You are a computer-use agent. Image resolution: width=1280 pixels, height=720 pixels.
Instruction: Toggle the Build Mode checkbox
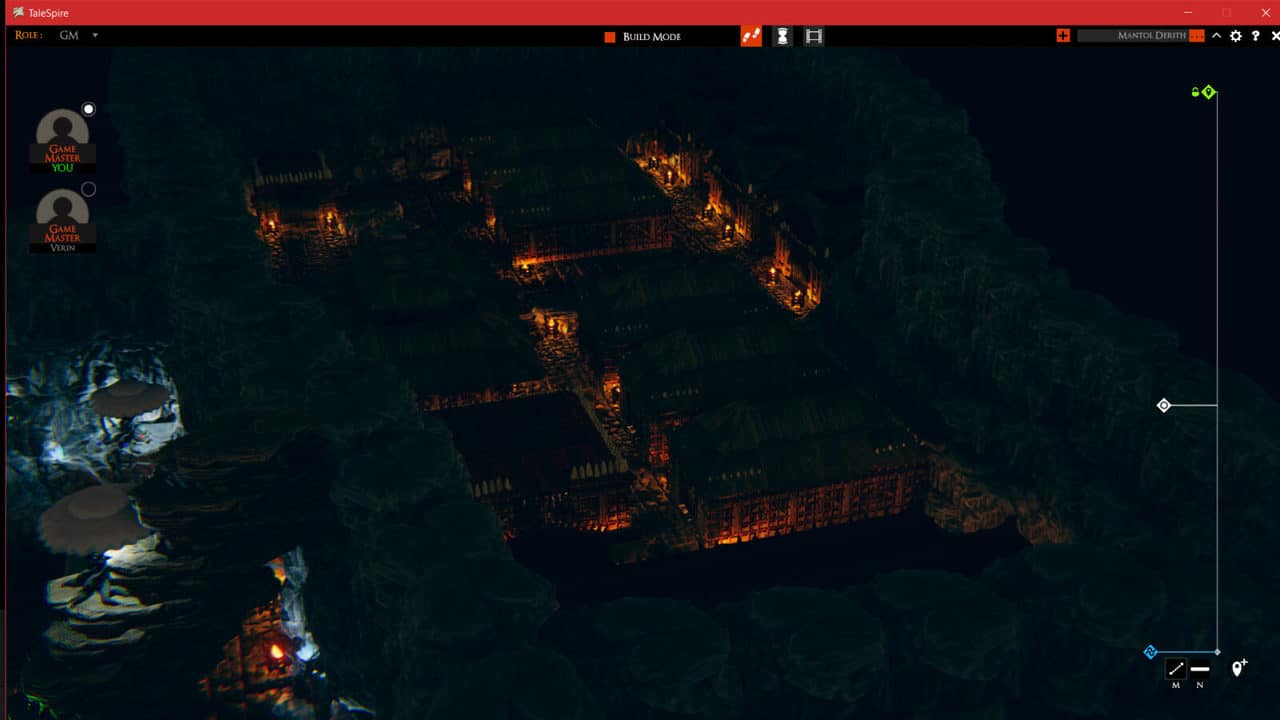coord(610,37)
